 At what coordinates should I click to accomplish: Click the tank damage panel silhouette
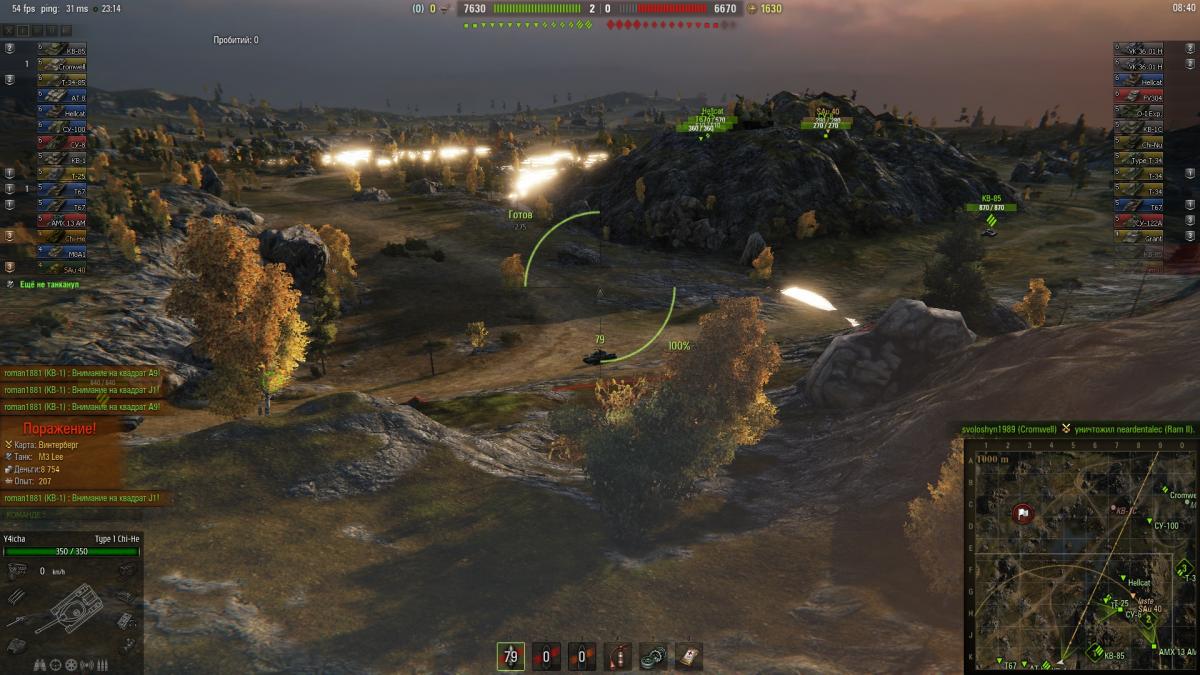[x=72, y=606]
